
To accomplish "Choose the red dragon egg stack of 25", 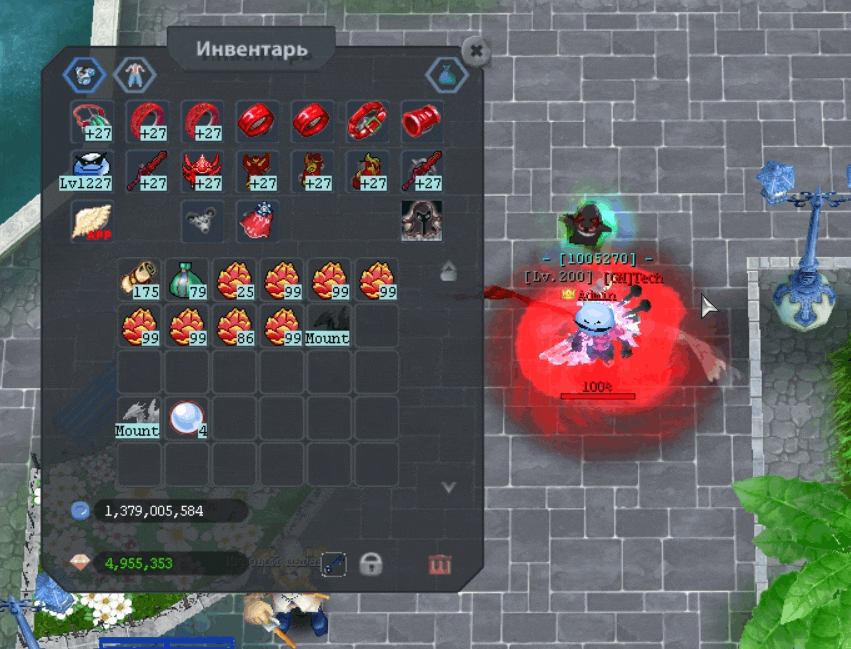I will pos(234,279).
